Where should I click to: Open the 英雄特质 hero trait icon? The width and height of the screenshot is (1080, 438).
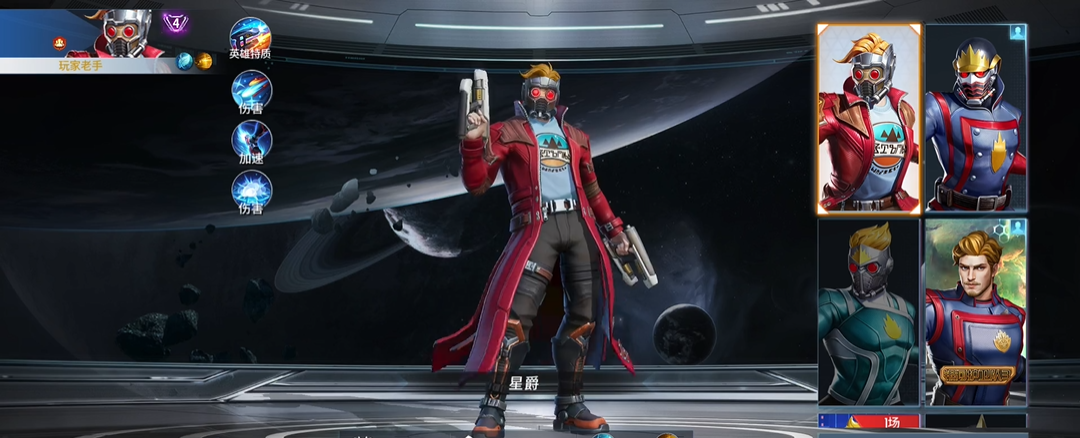tap(250, 36)
